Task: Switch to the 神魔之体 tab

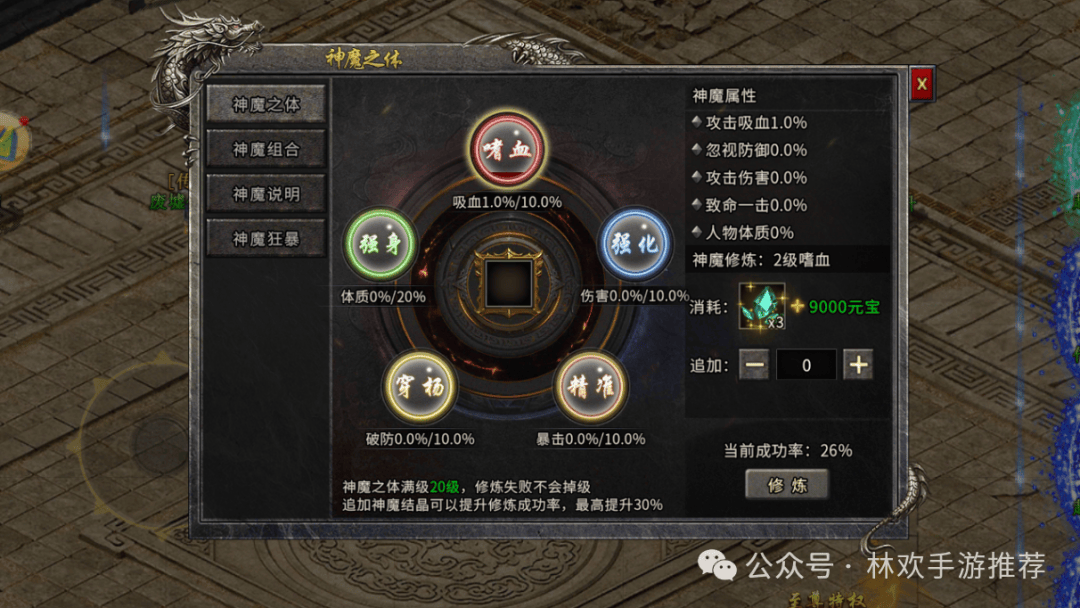Action: [x=266, y=104]
